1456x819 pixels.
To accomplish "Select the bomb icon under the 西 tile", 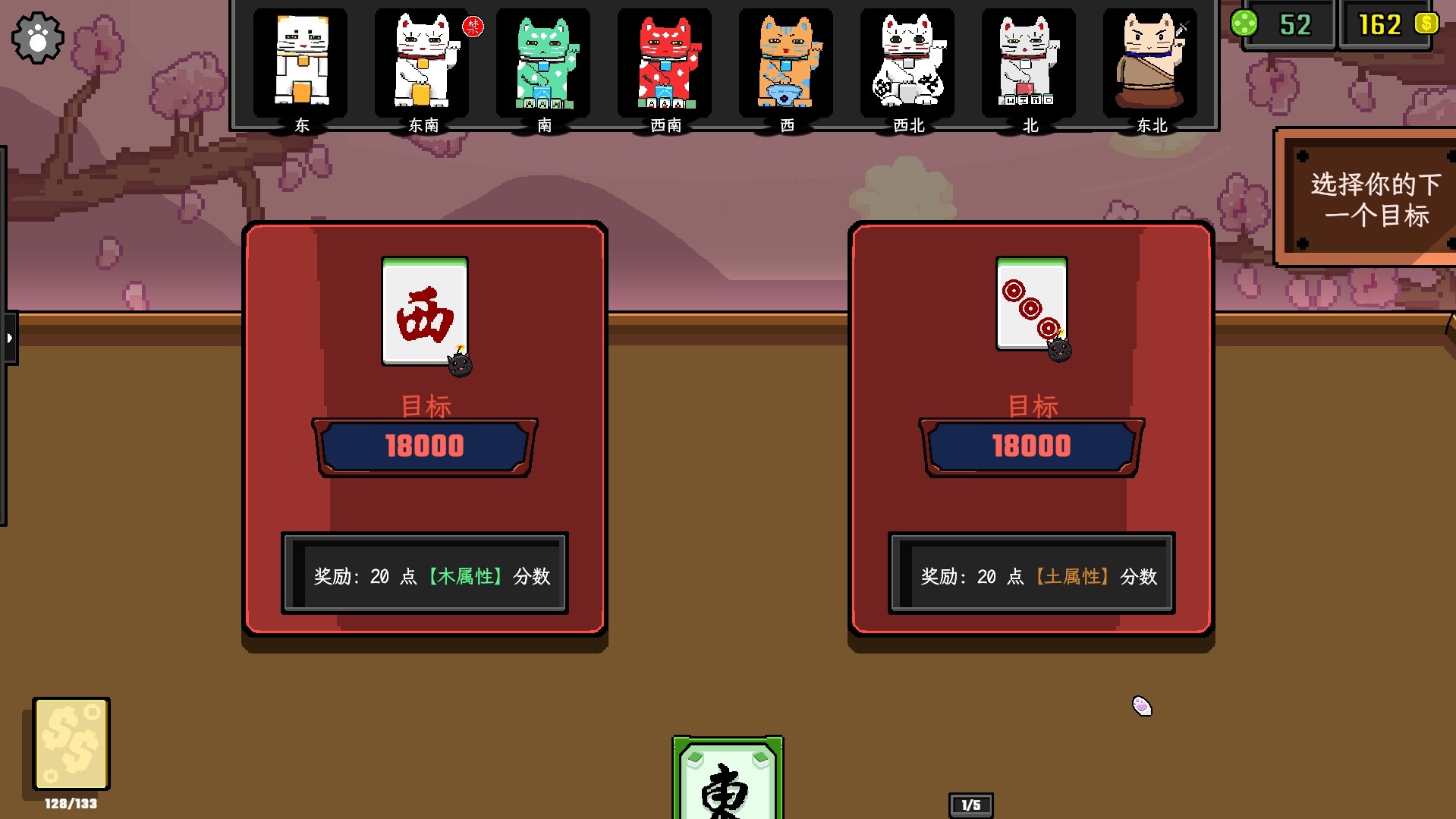I will pos(459,366).
